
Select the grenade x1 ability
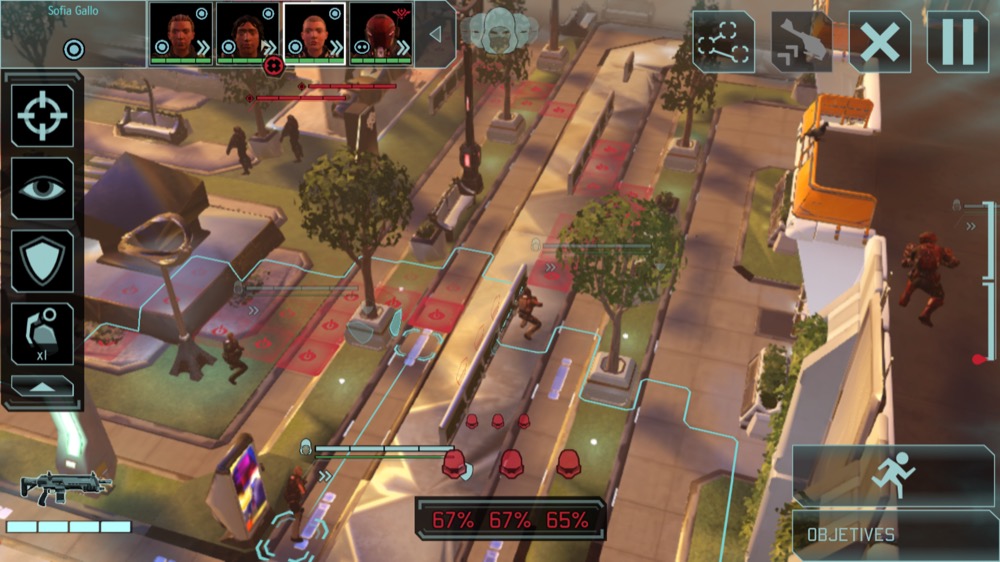click(x=42, y=333)
